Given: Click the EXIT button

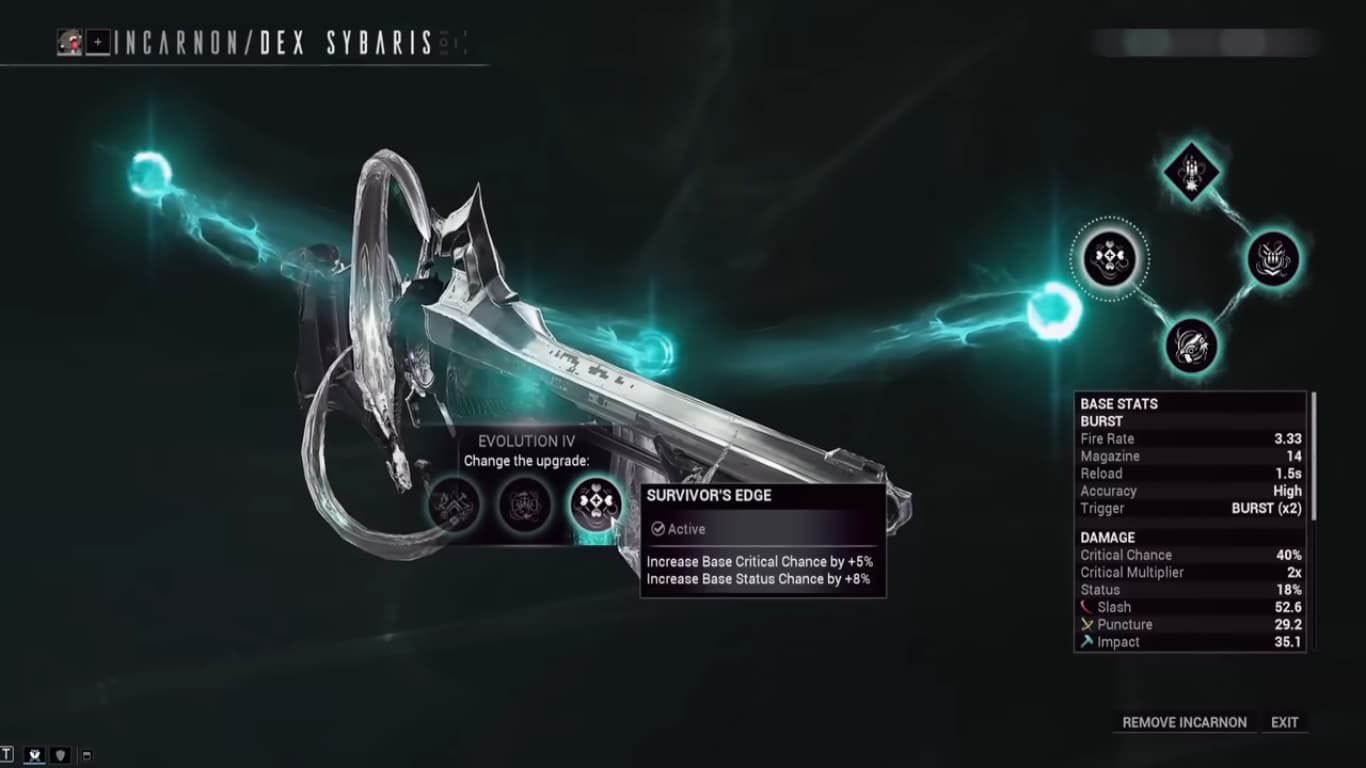Looking at the screenshot, I should click(x=1285, y=722).
